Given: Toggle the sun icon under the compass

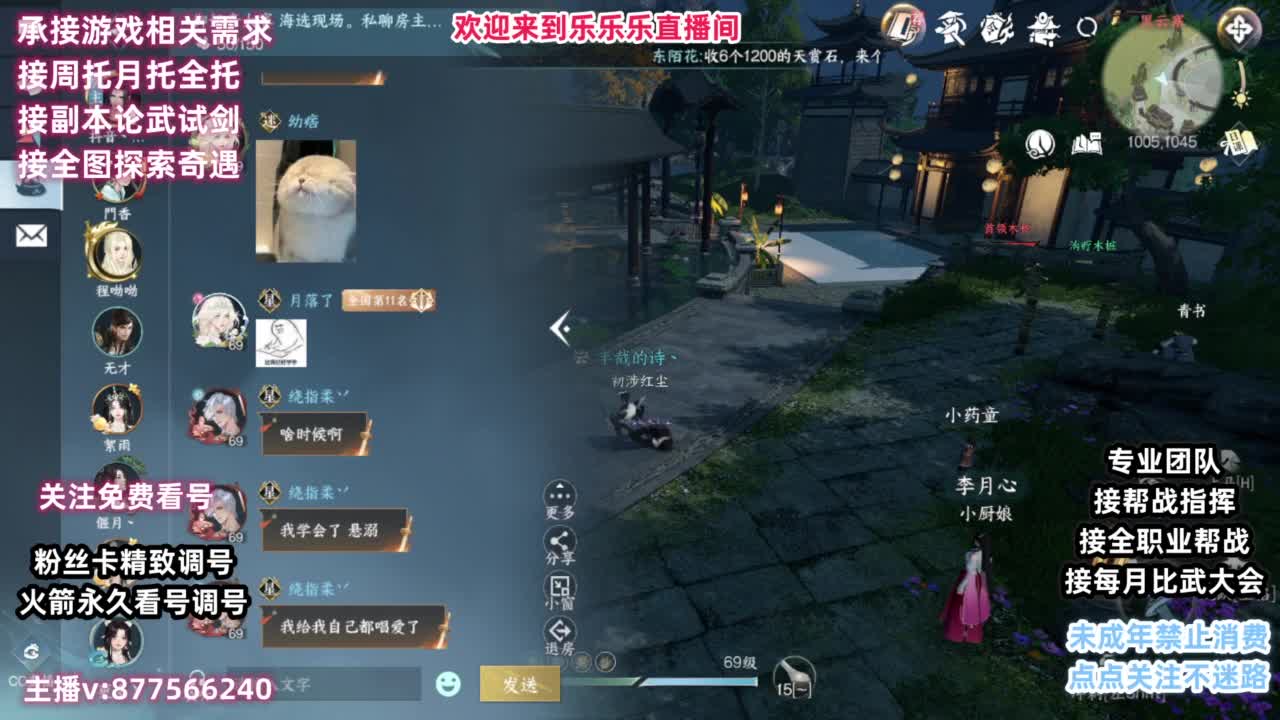Looking at the screenshot, I should coord(1240,100).
